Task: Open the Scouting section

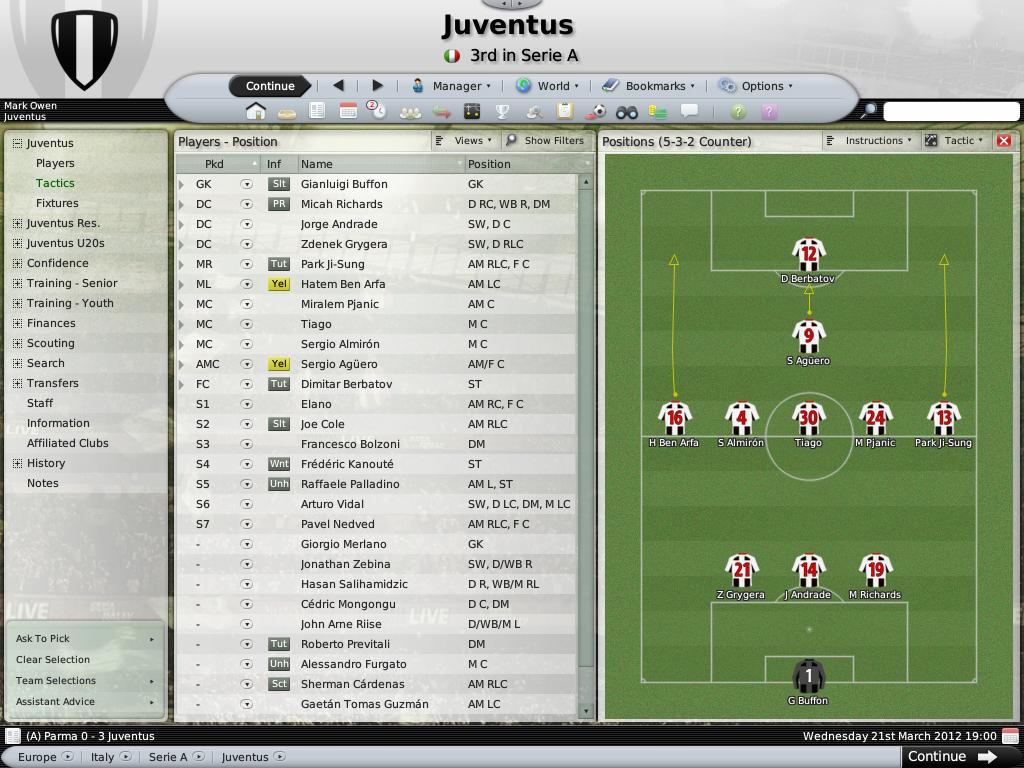Action: (51, 343)
